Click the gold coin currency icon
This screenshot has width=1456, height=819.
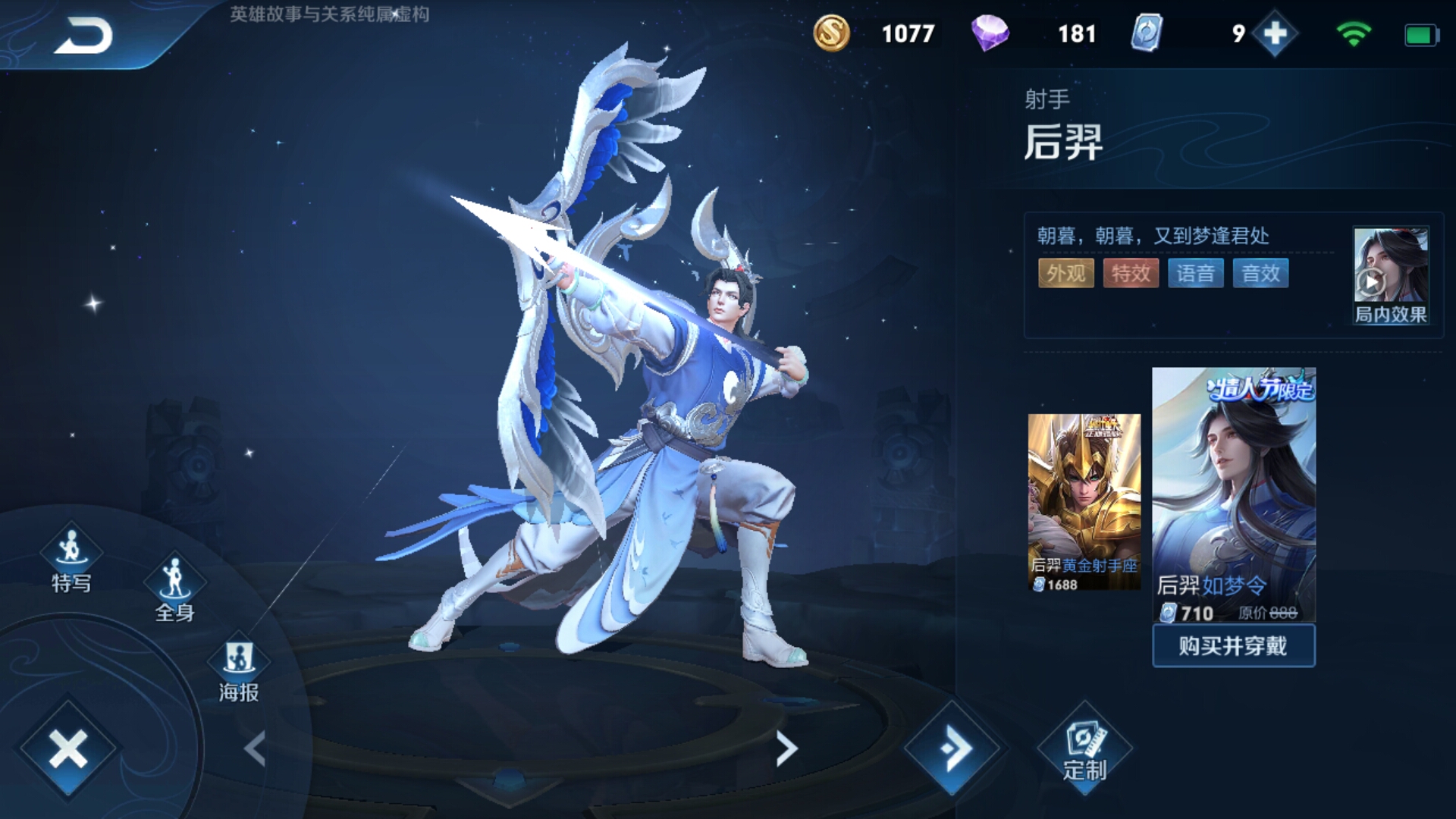831,32
